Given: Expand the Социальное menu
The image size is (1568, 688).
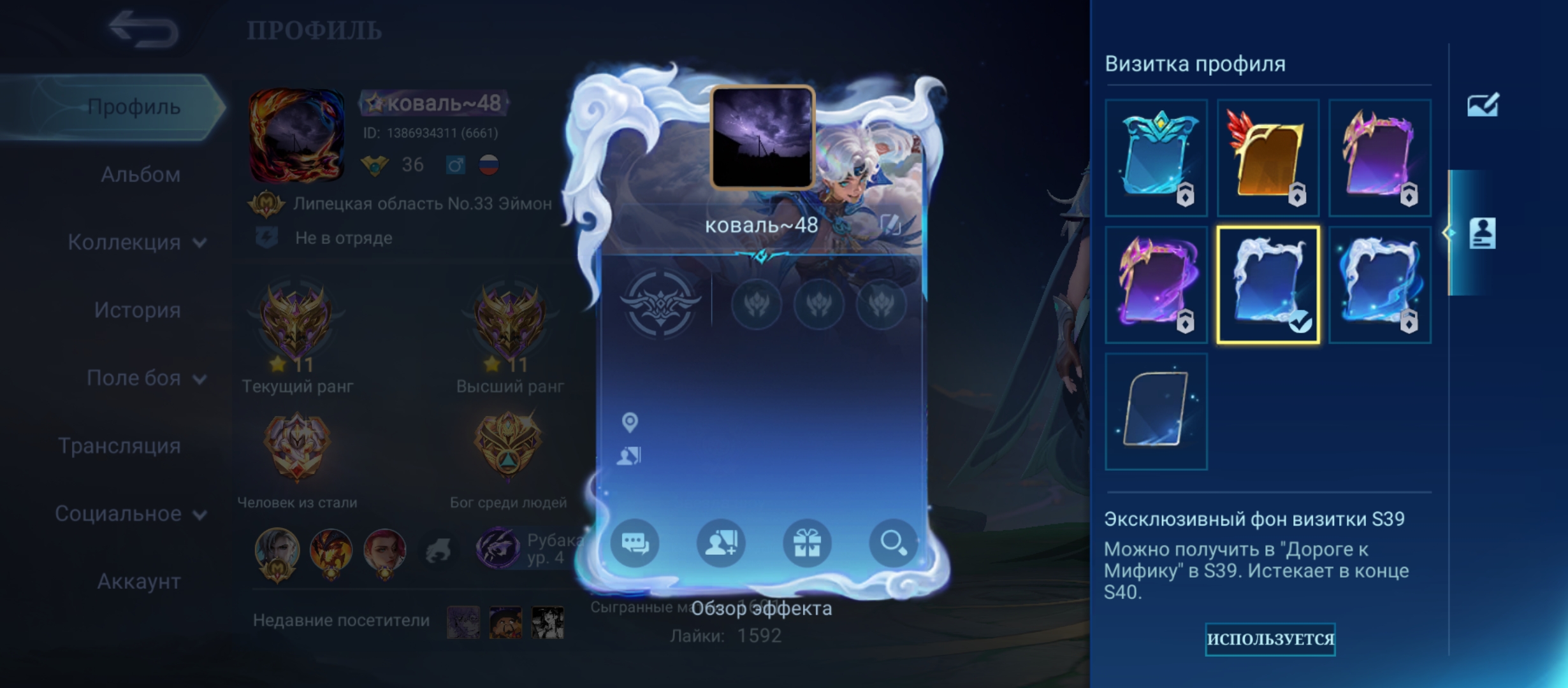Looking at the screenshot, I should tap(131, 513).
